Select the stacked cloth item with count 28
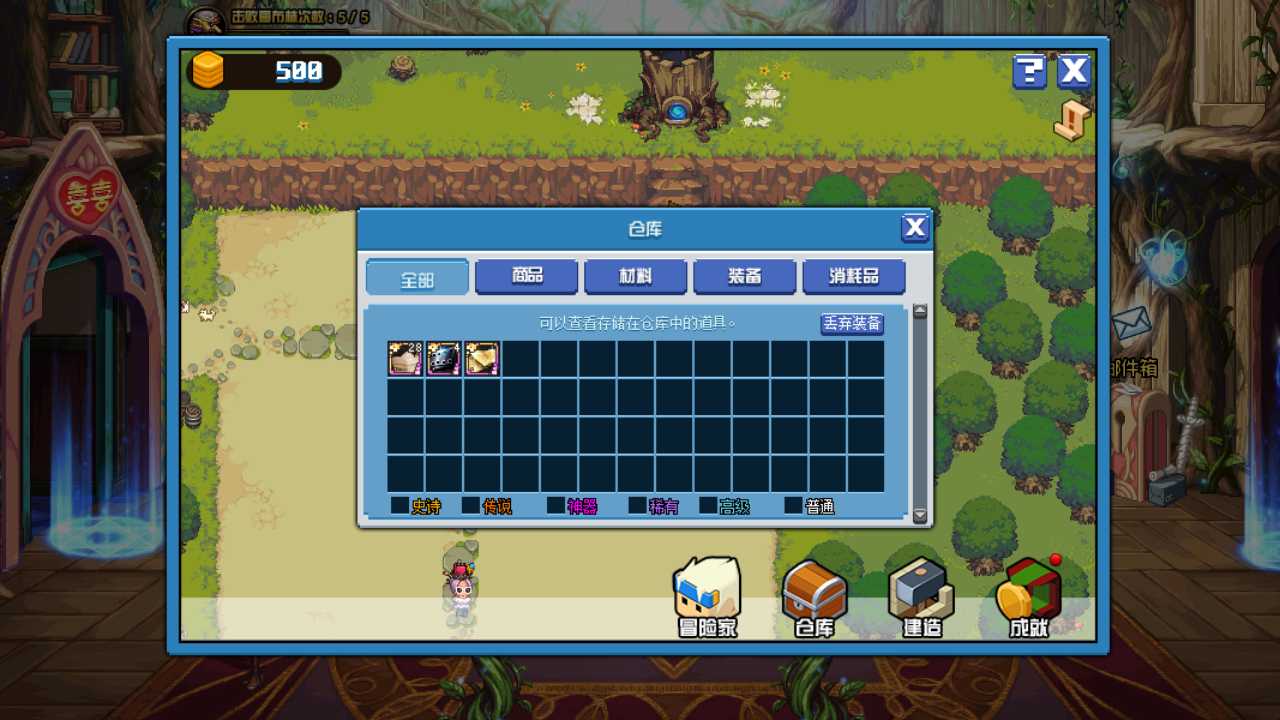This screenshot has height=720, width=1280. pyautogui.click(x=404, y=359)
